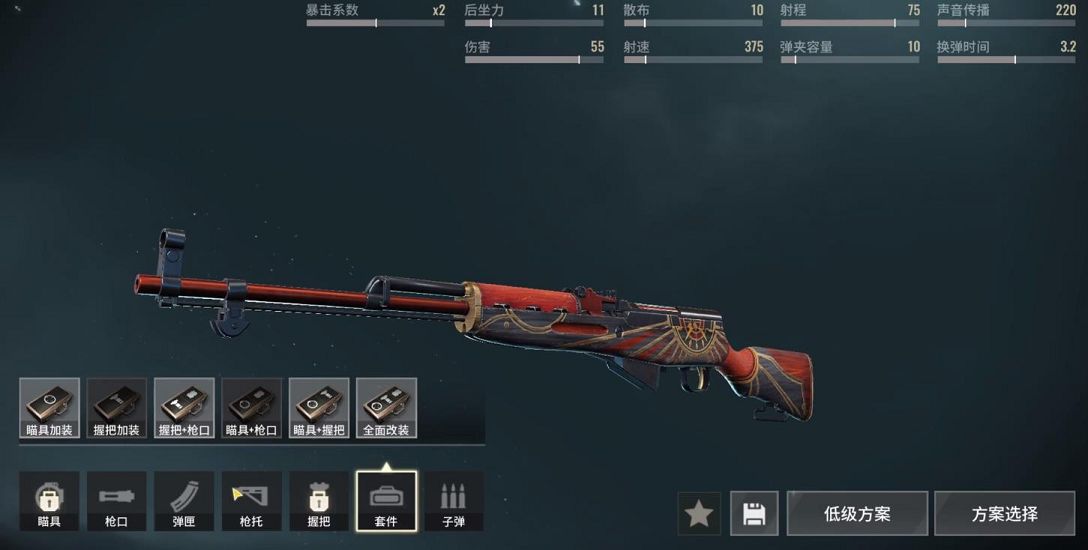Select the 瞄具+枪口 kit
Image resolution: width=1088 pixels, height=550 pixels.
tap(252, 408)
